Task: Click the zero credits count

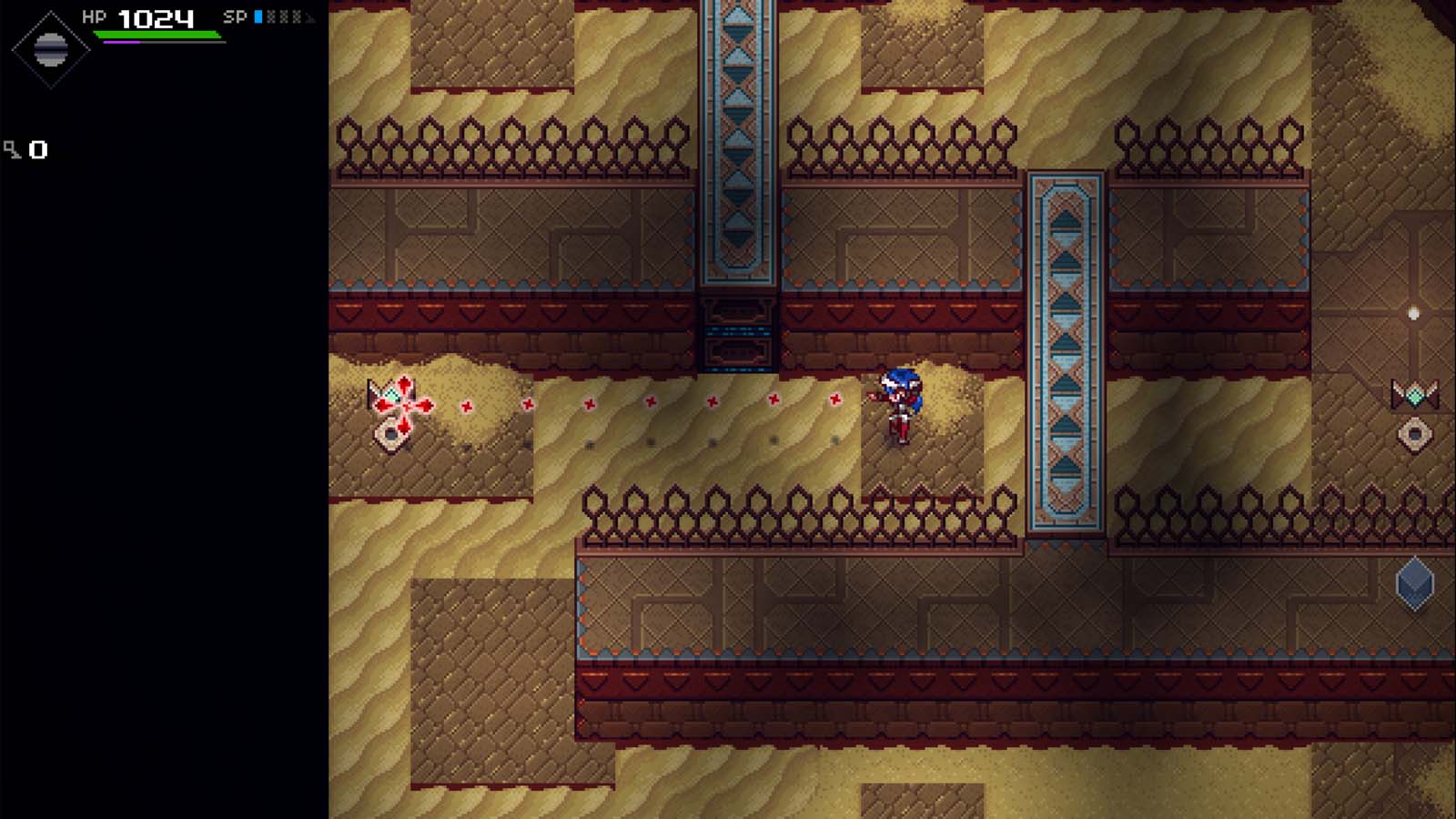Action: [38, 147]
